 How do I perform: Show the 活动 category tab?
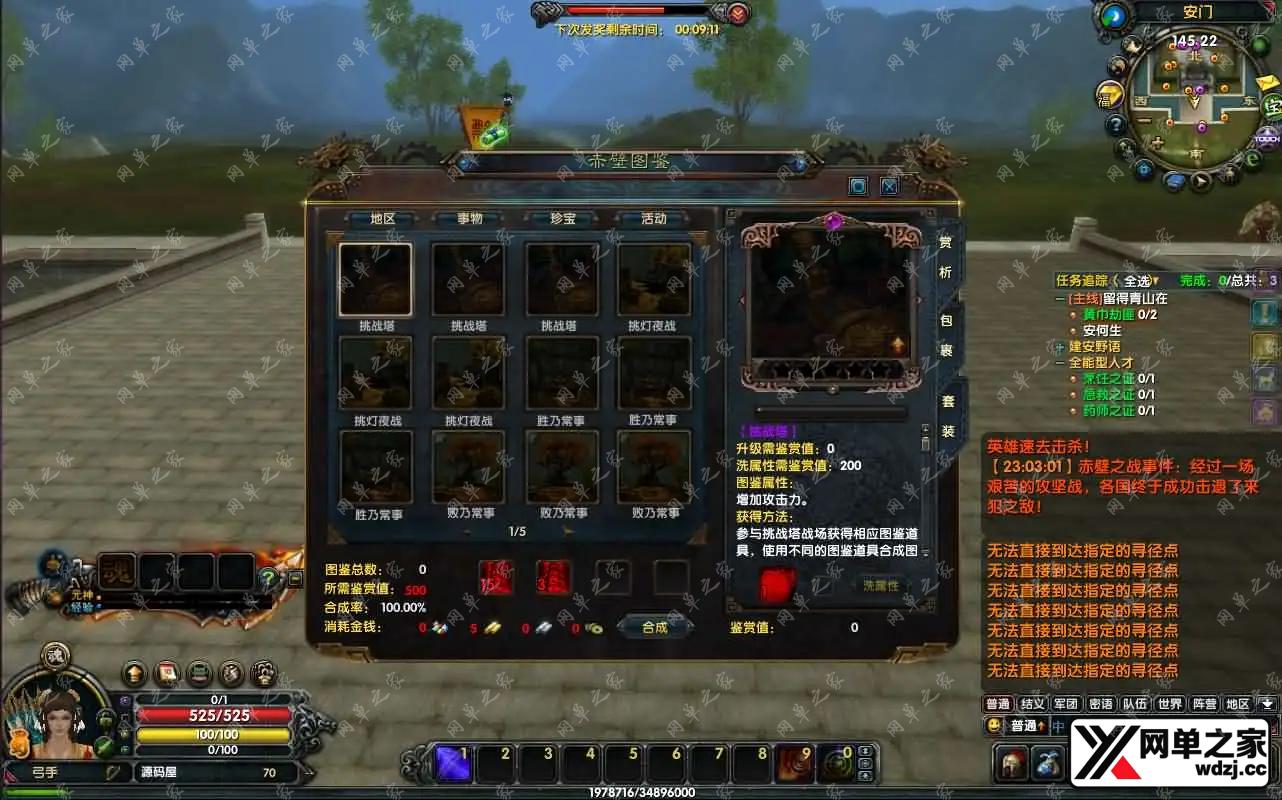[653, 219]
